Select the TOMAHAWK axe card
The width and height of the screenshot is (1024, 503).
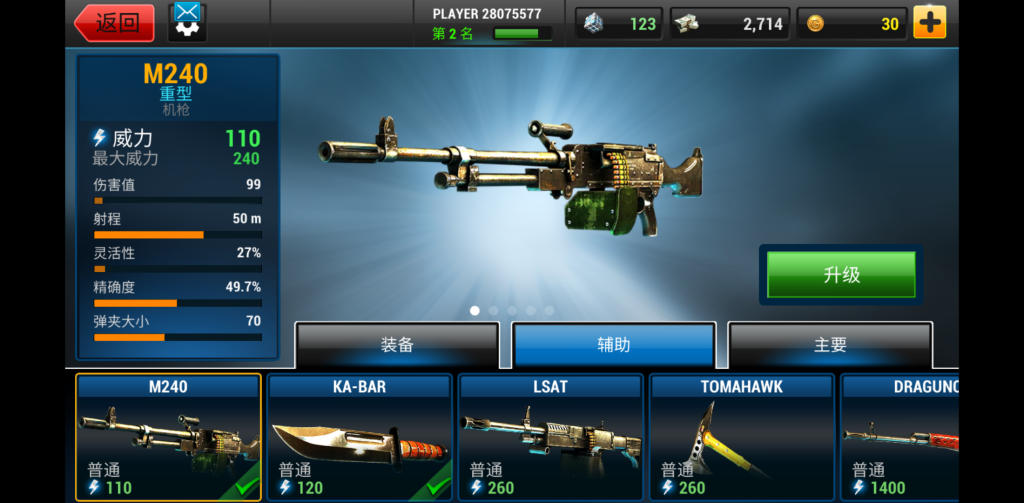[x=741, y=437]
